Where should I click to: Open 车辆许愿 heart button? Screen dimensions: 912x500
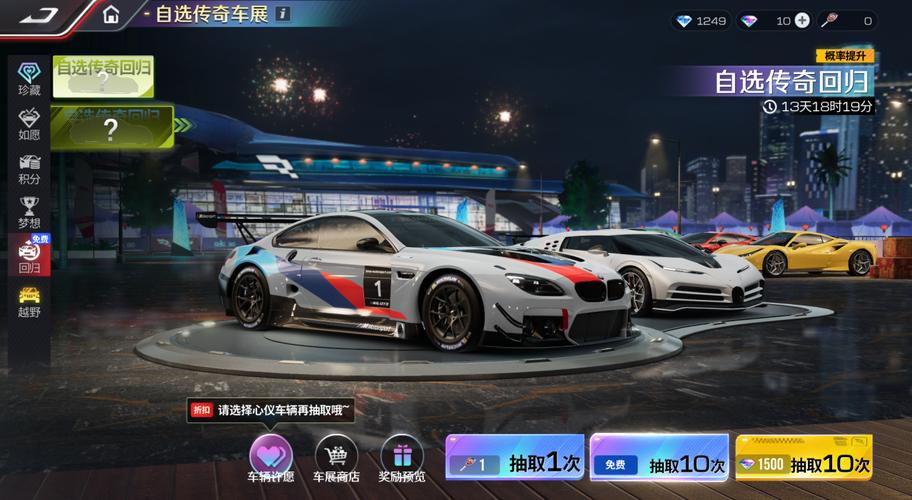click(270, 457)
